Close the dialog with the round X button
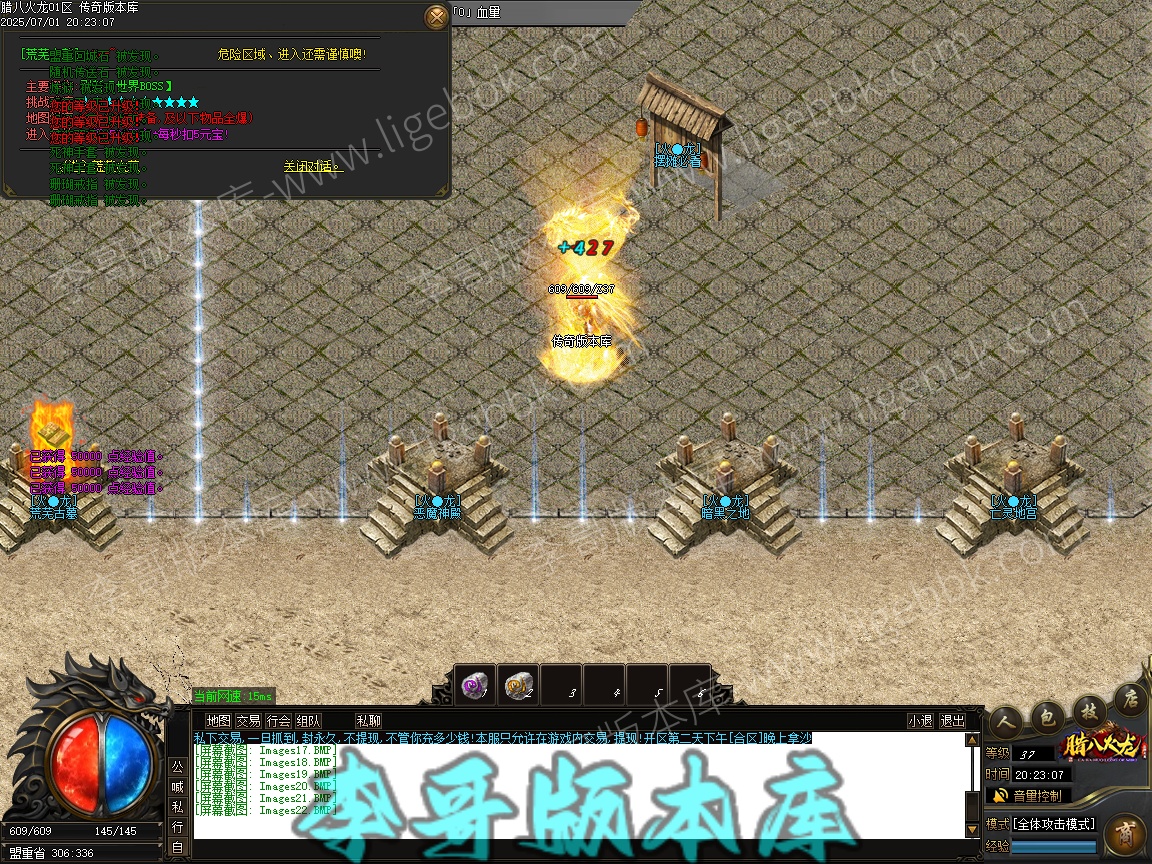Image resolution: width=1152 pixels, height=864 pixels. [x=437, y=17]
